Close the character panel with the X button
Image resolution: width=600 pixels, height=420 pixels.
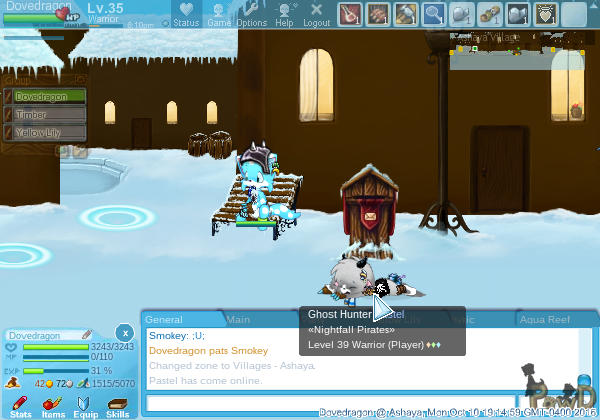pyautogui.click(x=124, y=332)
